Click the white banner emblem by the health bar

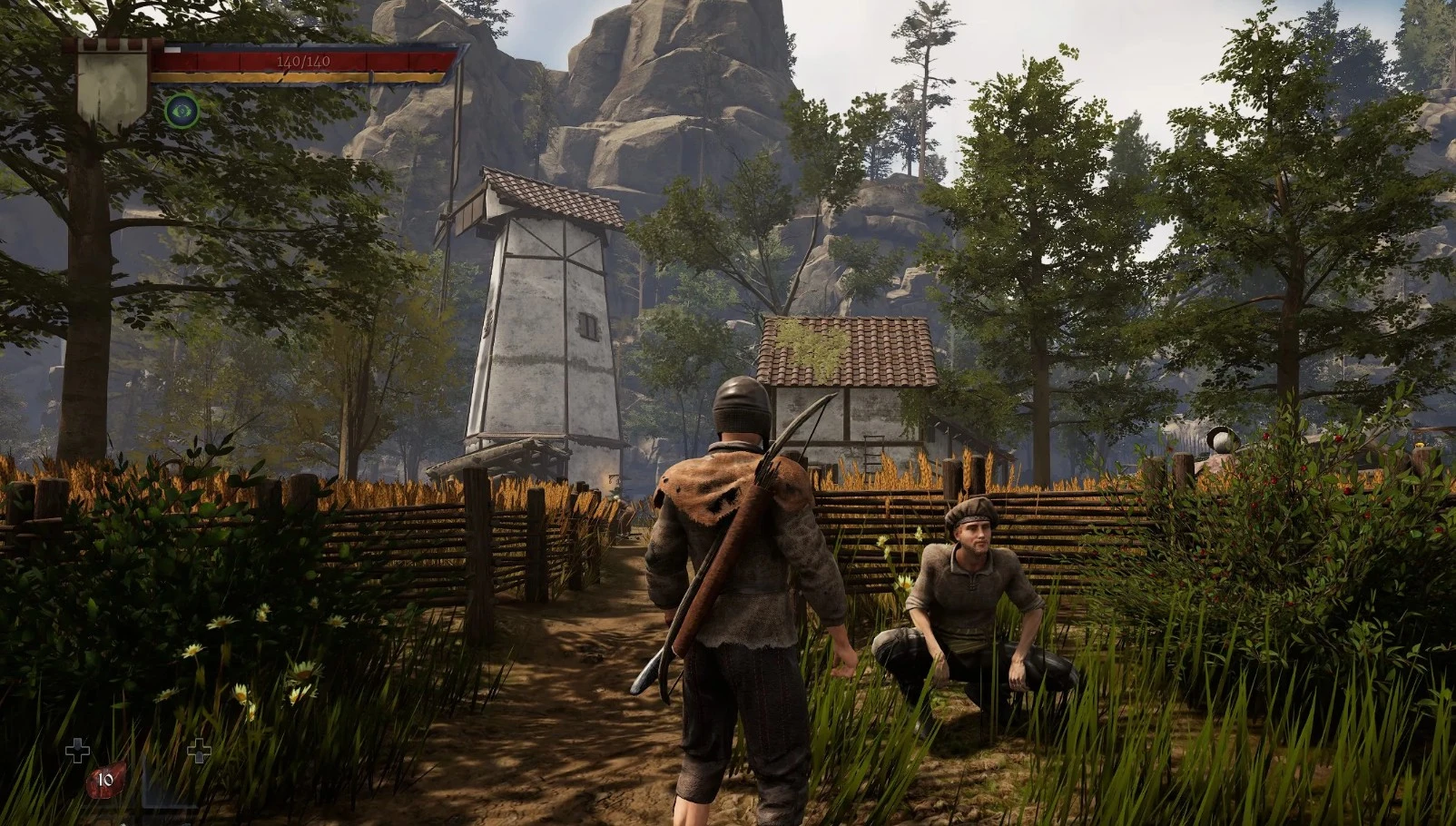pos(113,84)
